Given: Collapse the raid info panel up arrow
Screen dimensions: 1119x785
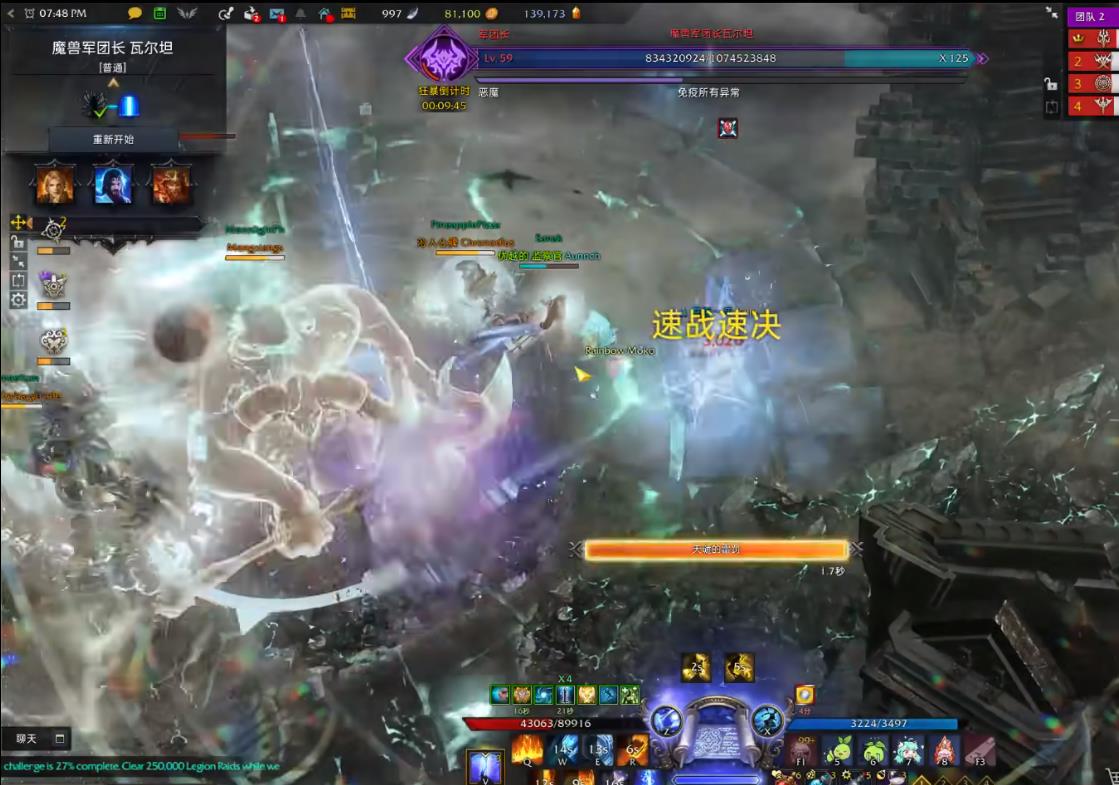Looking at the screenshot, I should click(113, 83).
